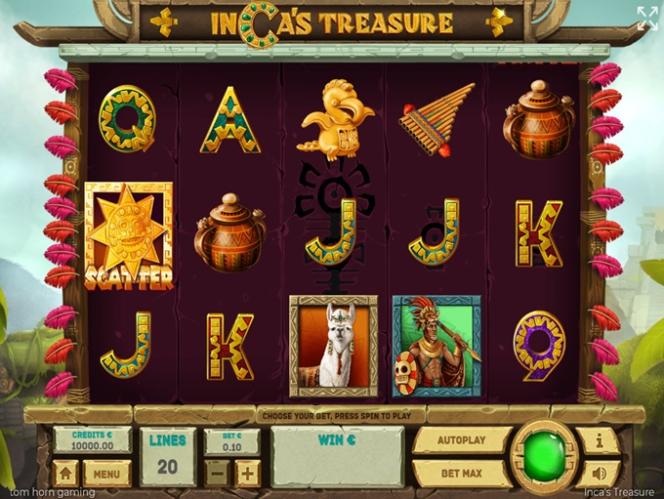The height and width of the screenshot is (499, 664).
Task: Toggle the sound speaker icon
Action: [600, 472]
